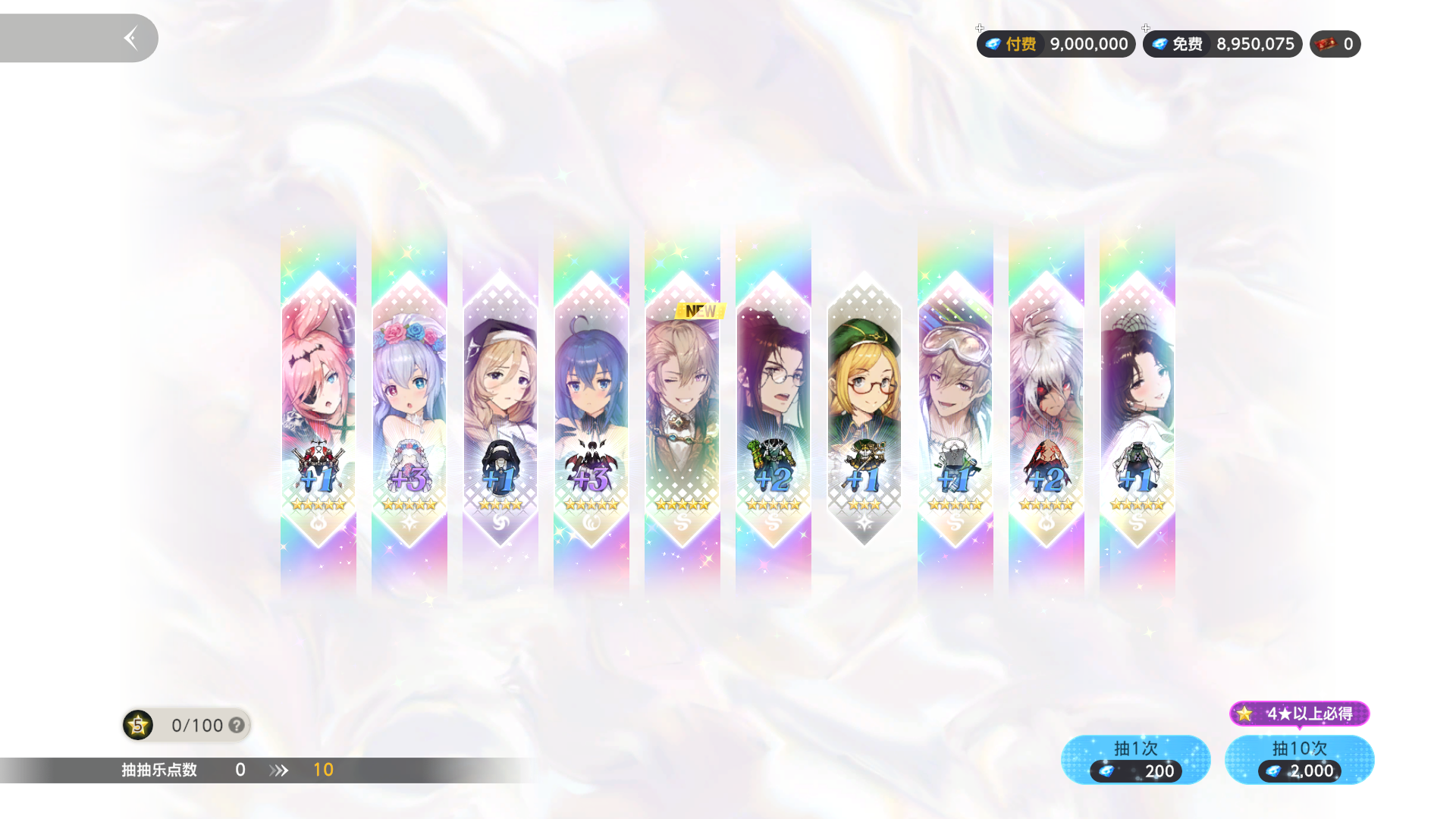The image size is (1456, 819).
Task: Select the green-beret blonde girl card
Action: coord(864,409)
